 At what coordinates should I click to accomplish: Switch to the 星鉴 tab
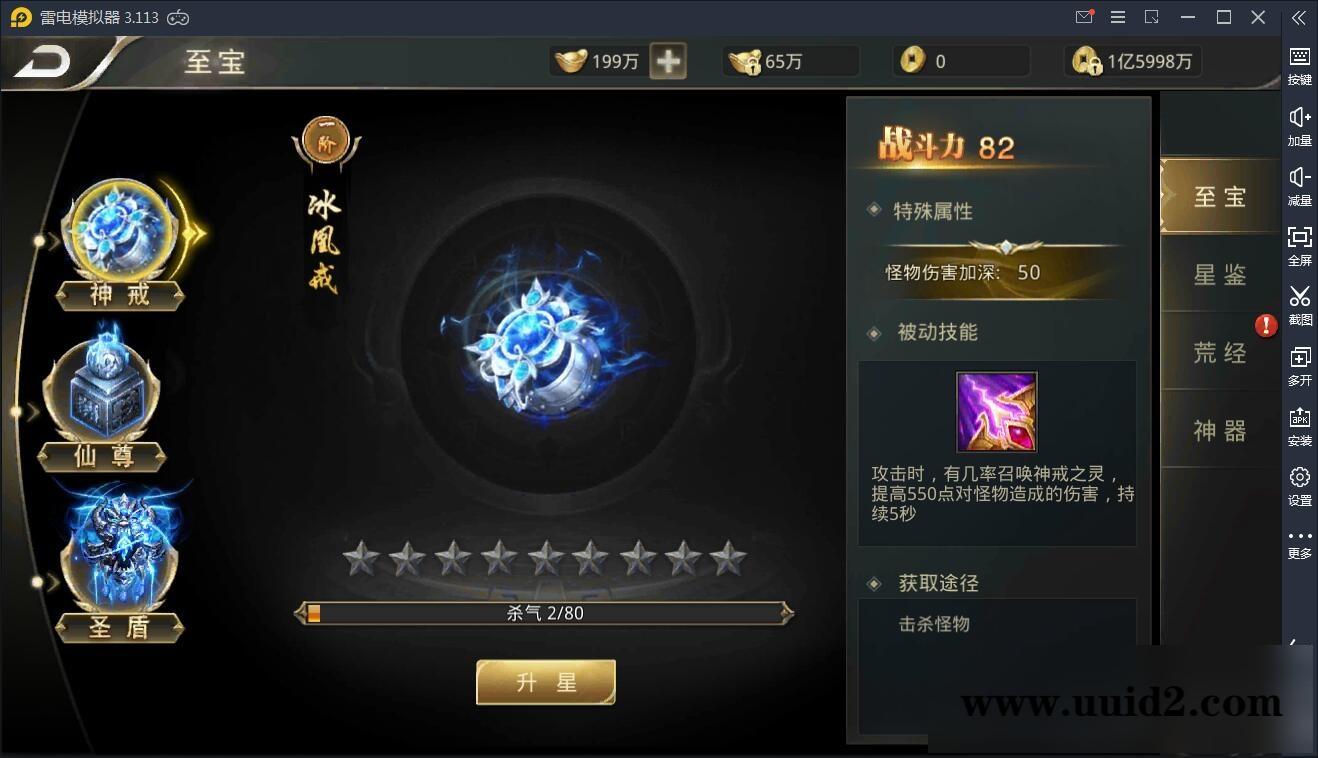click(1219, 274)
